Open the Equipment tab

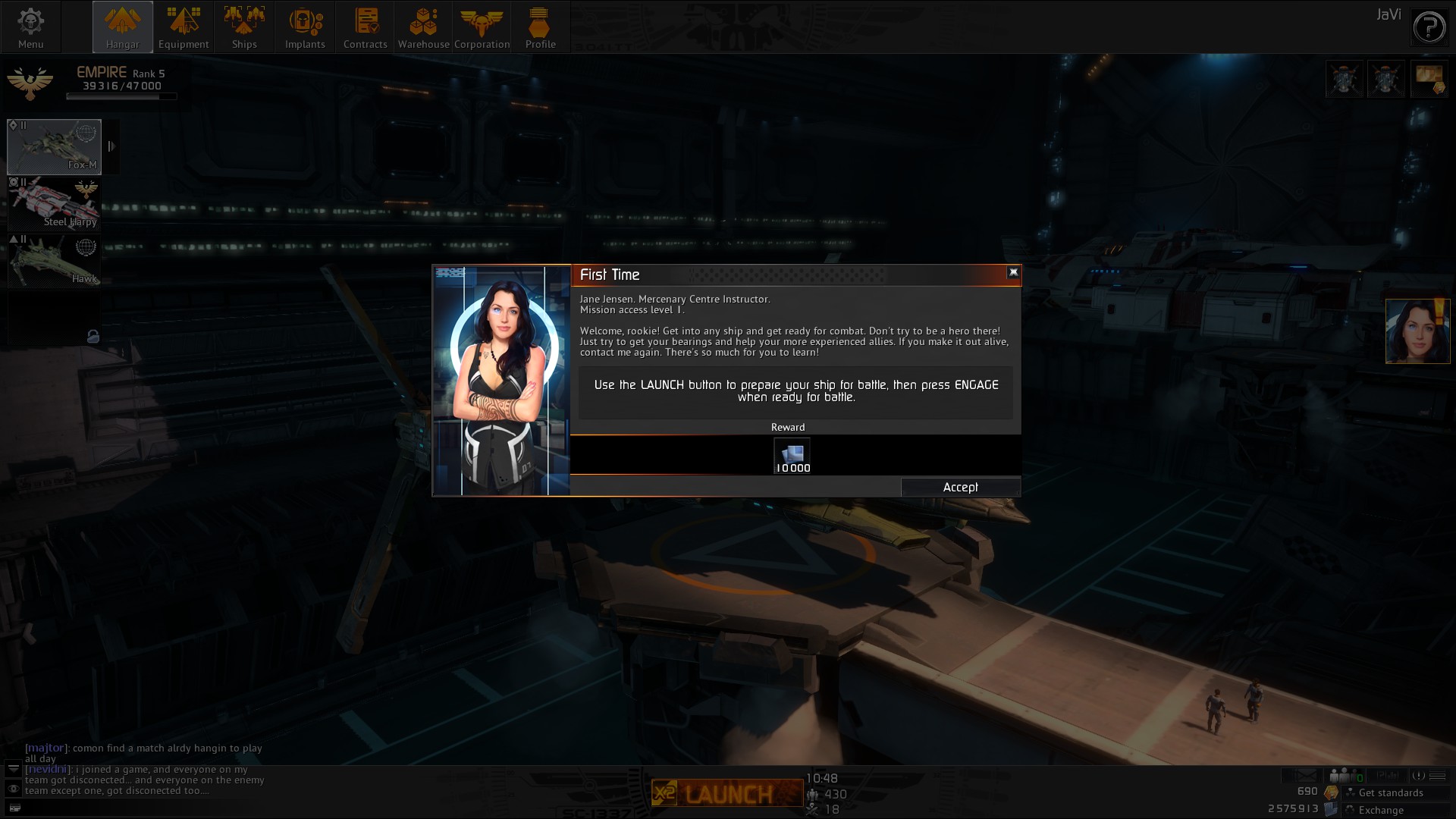[x=184, y=27]
